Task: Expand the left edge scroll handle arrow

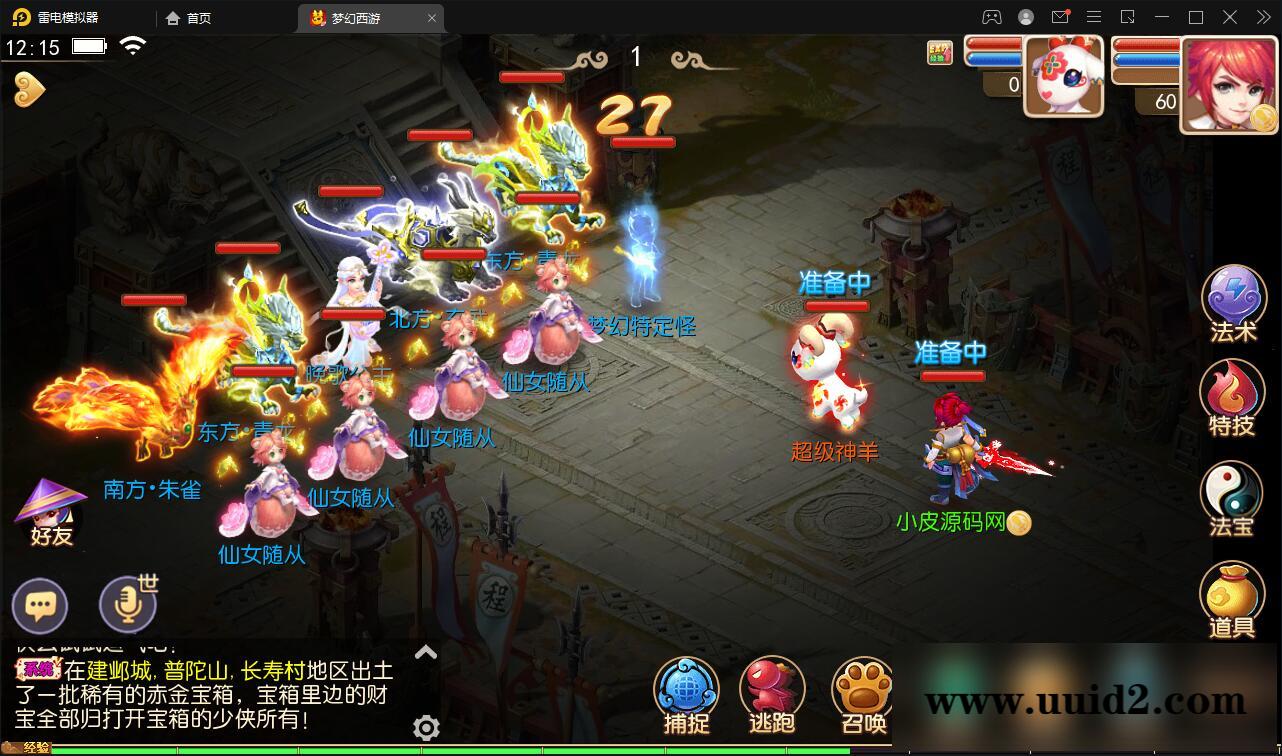Action: 32,88
